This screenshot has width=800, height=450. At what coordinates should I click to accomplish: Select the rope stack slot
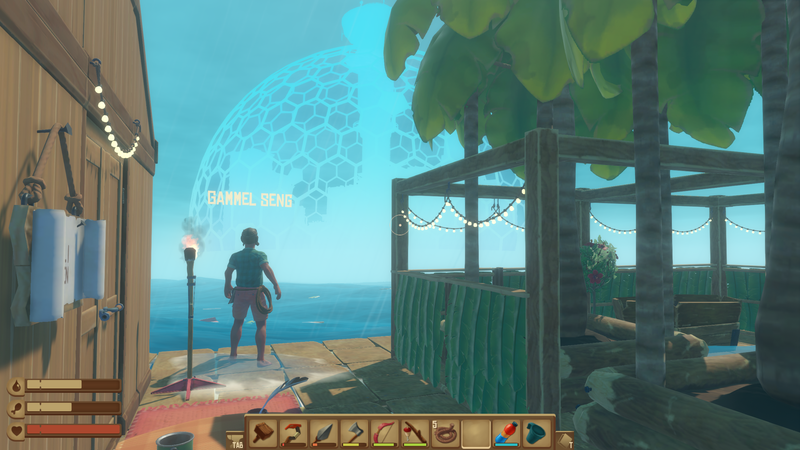[446, 433]
